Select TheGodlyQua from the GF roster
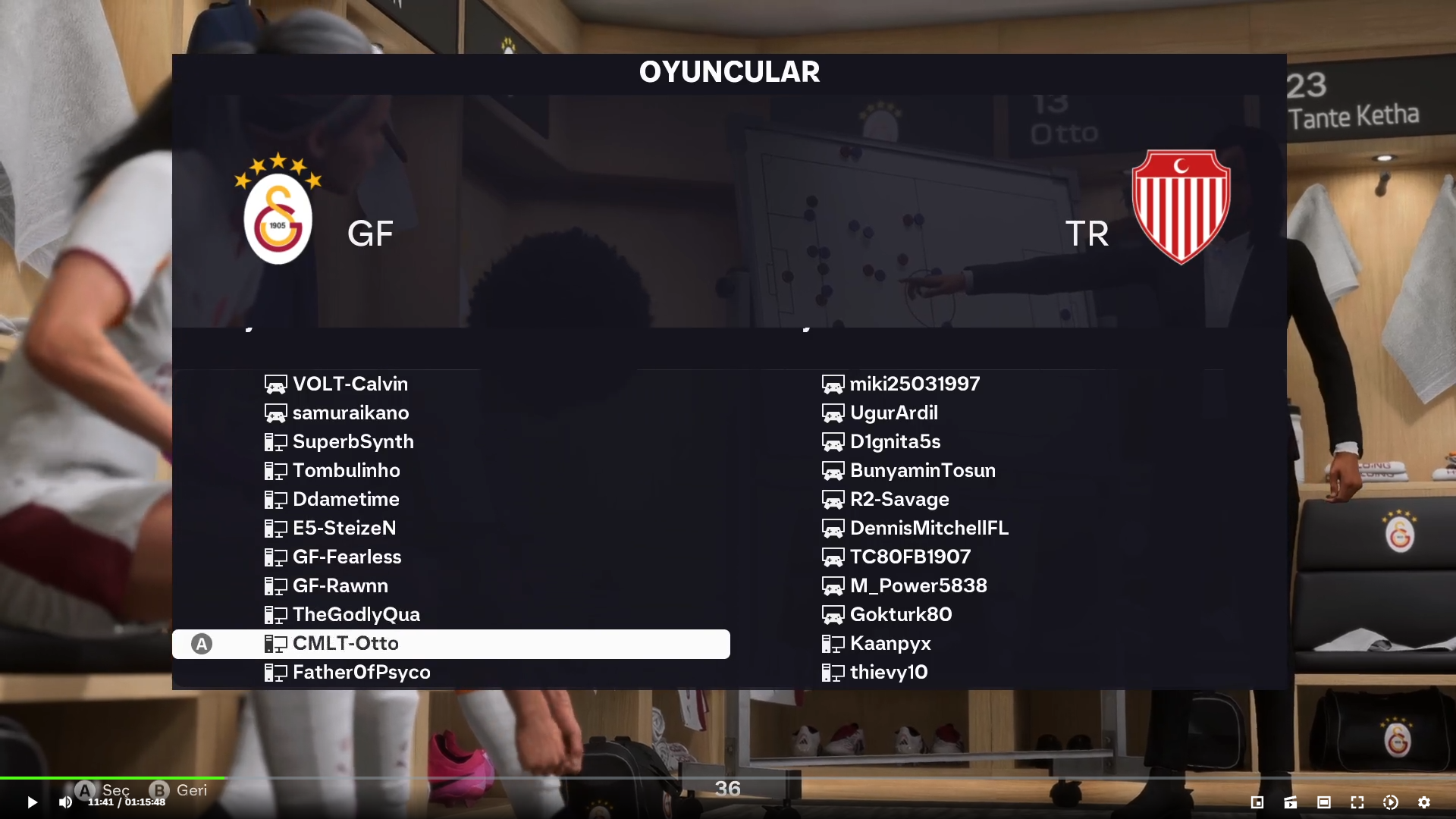Viewport: 1456px width, 819px height. click(356, 614)
